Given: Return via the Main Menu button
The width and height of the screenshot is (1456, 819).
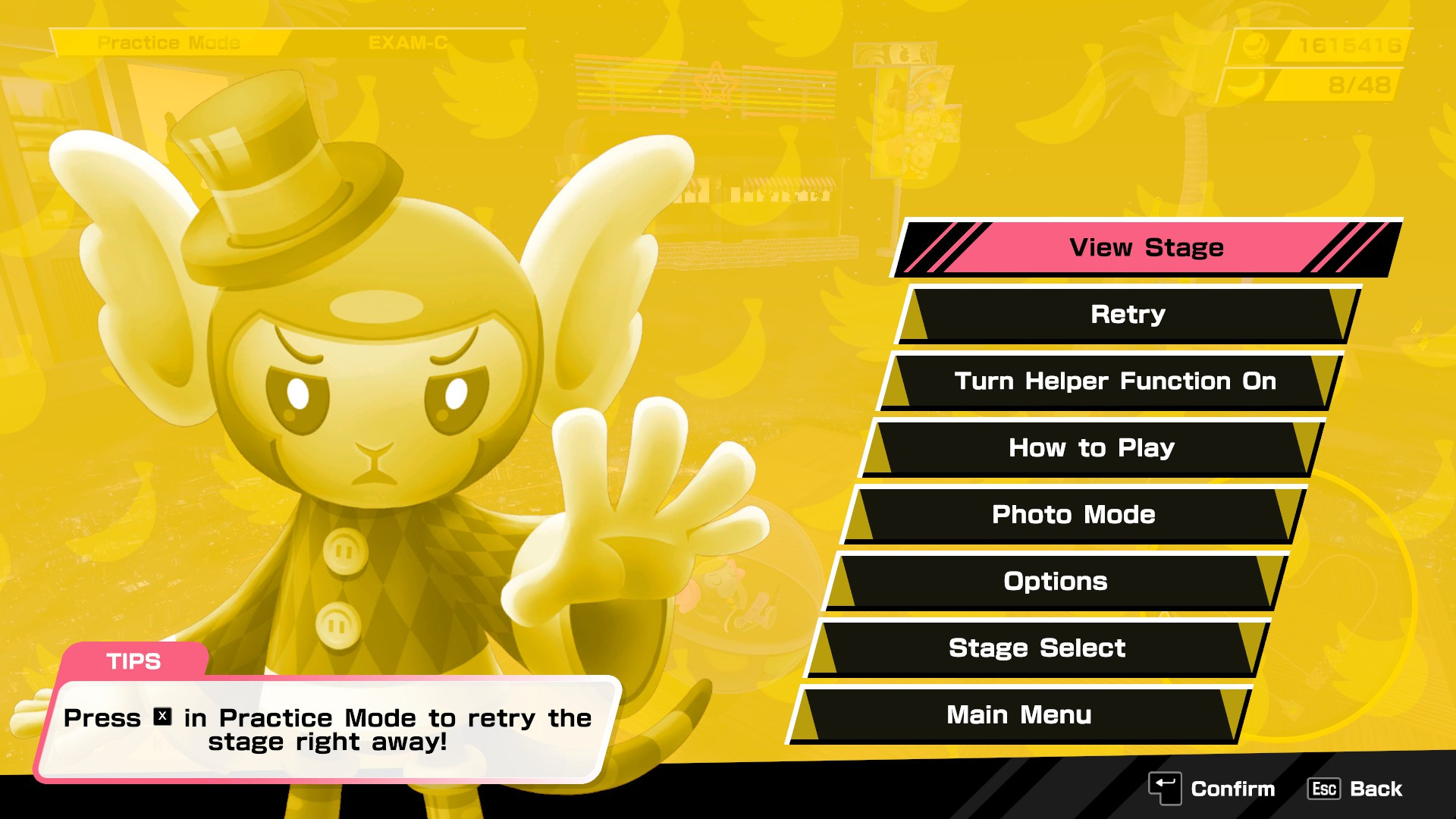Looking at the screenshot, I should [1019, 714].
